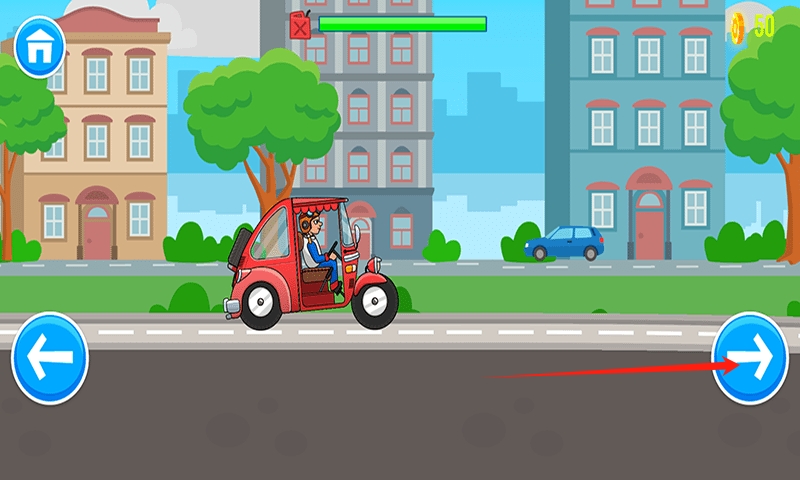Tap the home button
Viewport: 800px width, 480px height.
38,43
